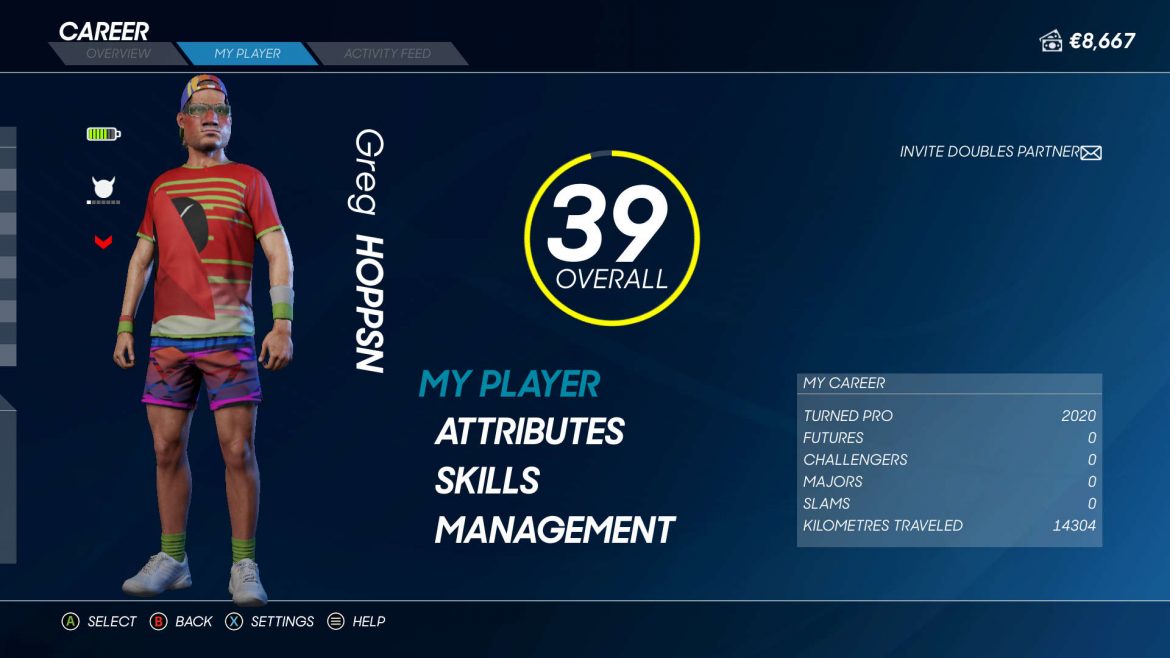1170x658 pixels.
Task: Select the My Player tab
Action: click(x=247, y=54)
